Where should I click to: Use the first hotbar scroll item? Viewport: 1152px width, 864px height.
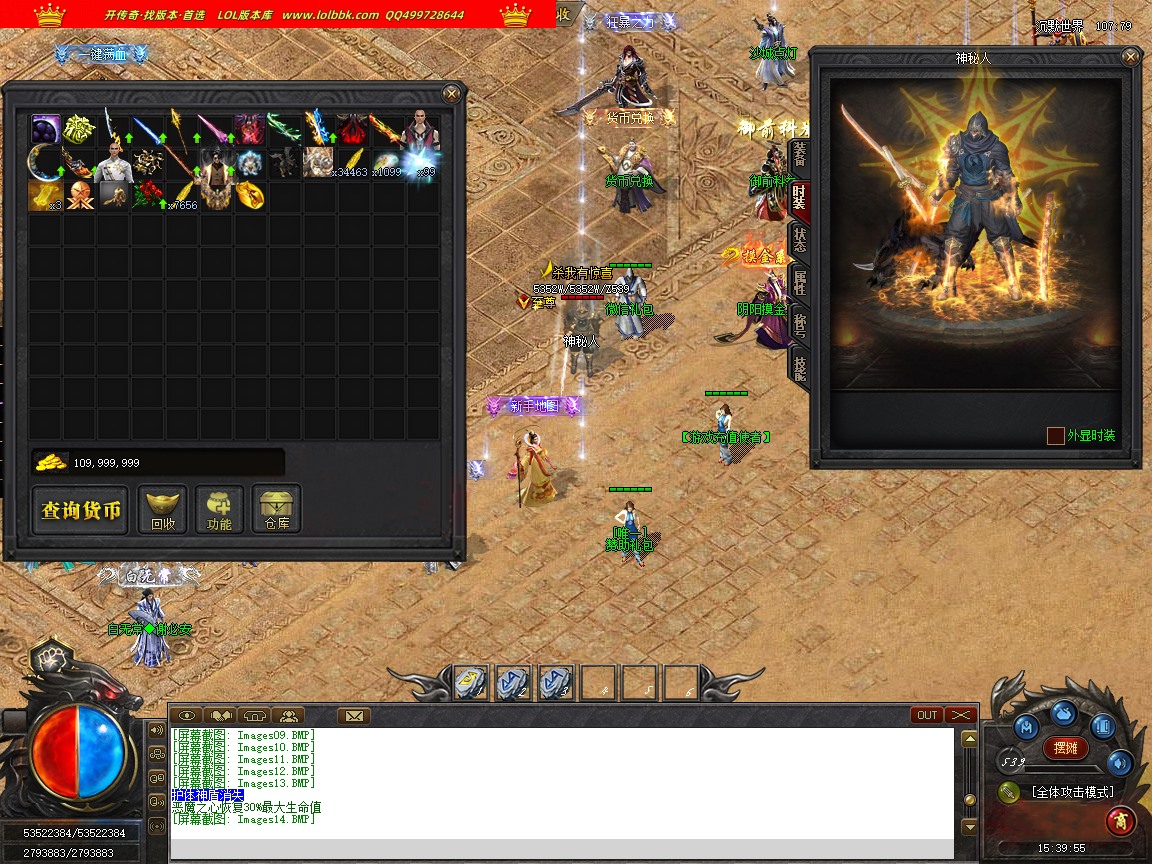click(x=471, y=682)
